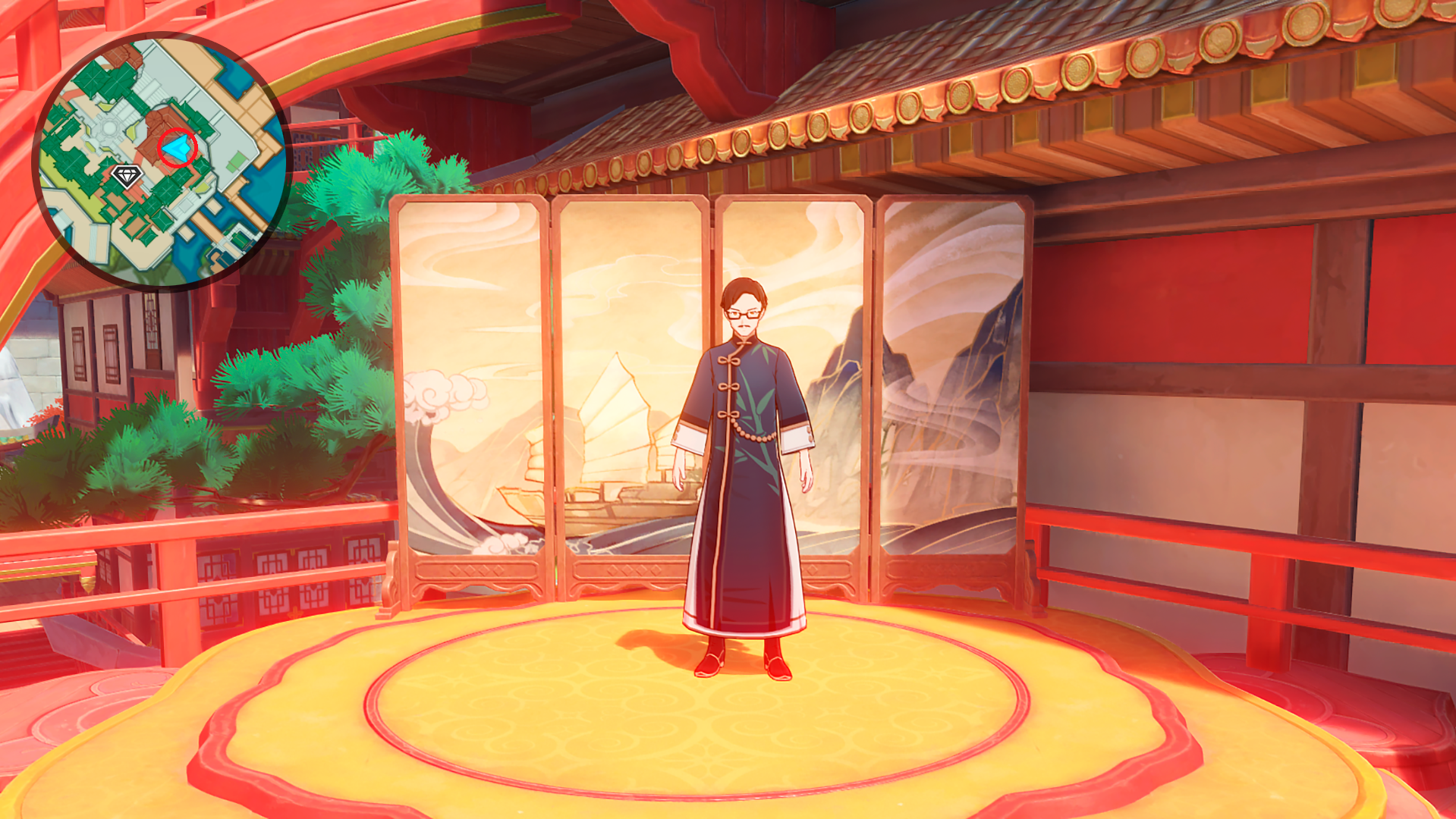
Task: Select the blue player arrow on the minimap
Action: coord(176,148)
